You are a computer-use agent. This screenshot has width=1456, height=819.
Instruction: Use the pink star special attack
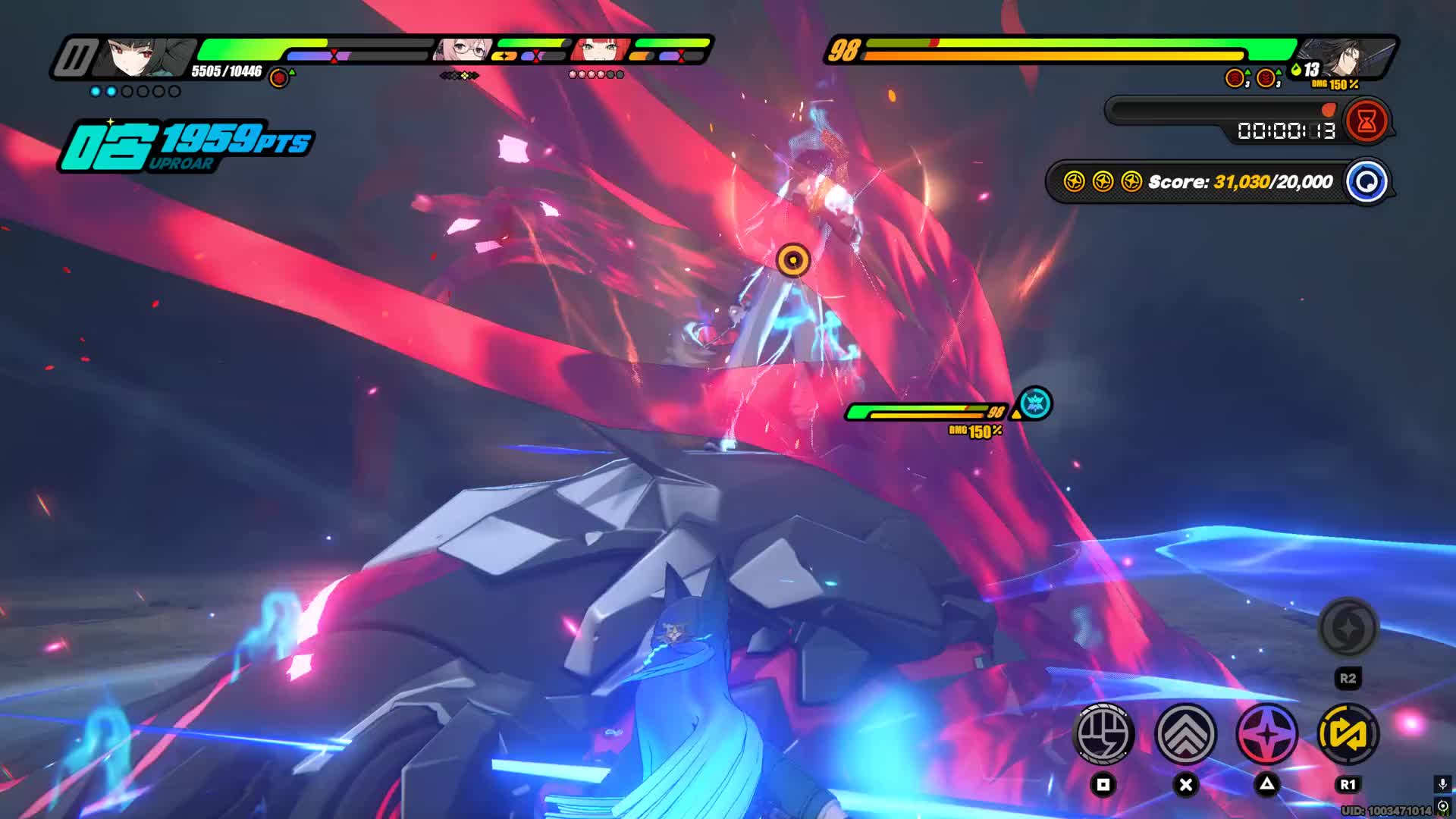(x=1266, y=733)
